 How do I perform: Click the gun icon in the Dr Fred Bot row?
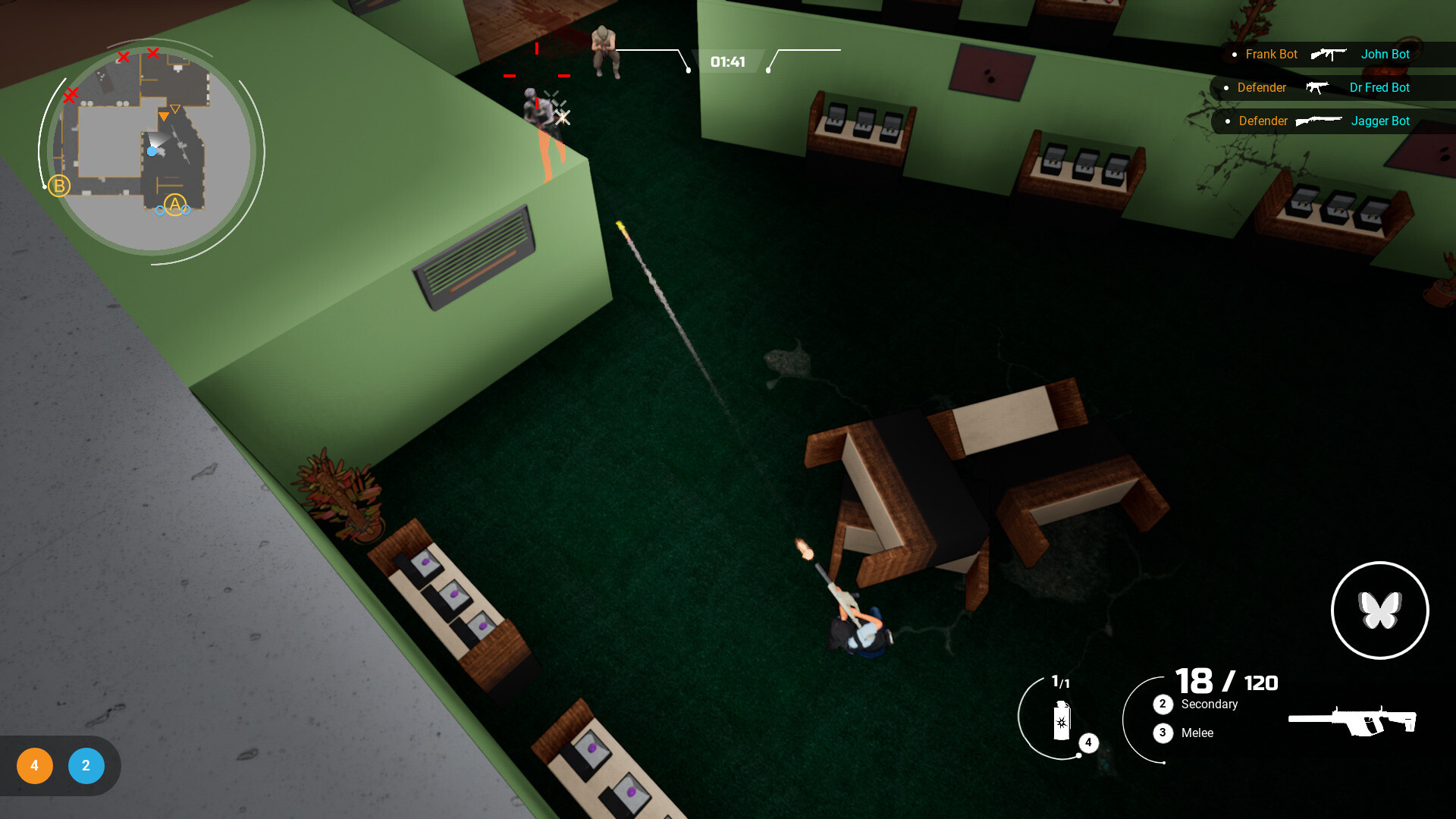[x=1318, y=88]
